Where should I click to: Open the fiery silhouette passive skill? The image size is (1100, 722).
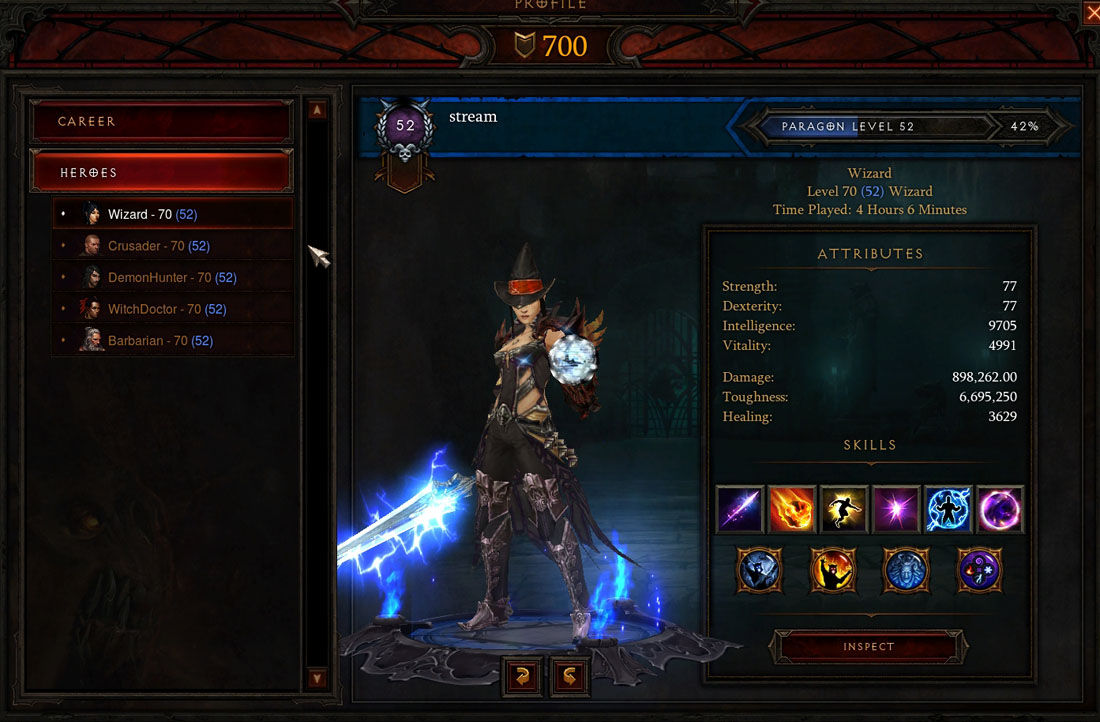[x=833, y=570]
